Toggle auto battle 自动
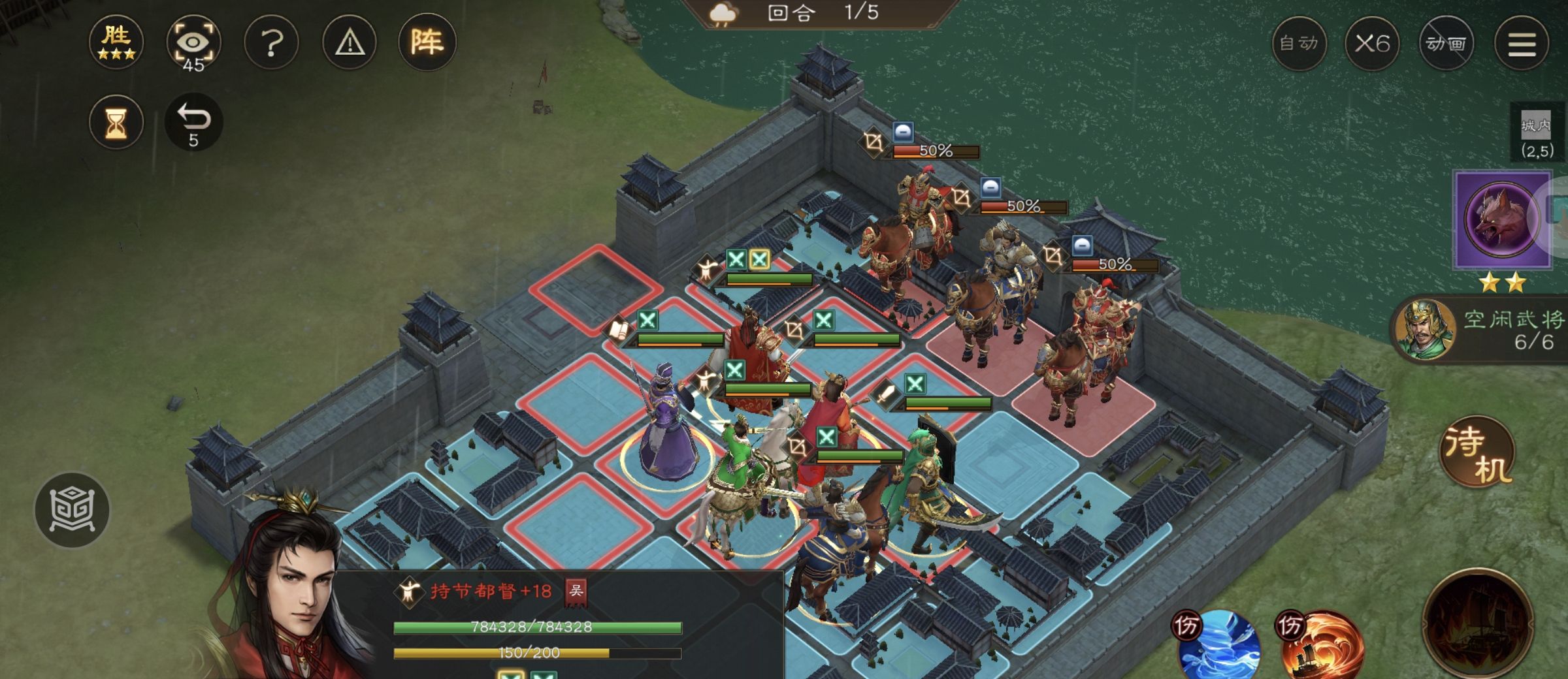This screenshot has height=679, width=1568. [x=1299, y=44]
